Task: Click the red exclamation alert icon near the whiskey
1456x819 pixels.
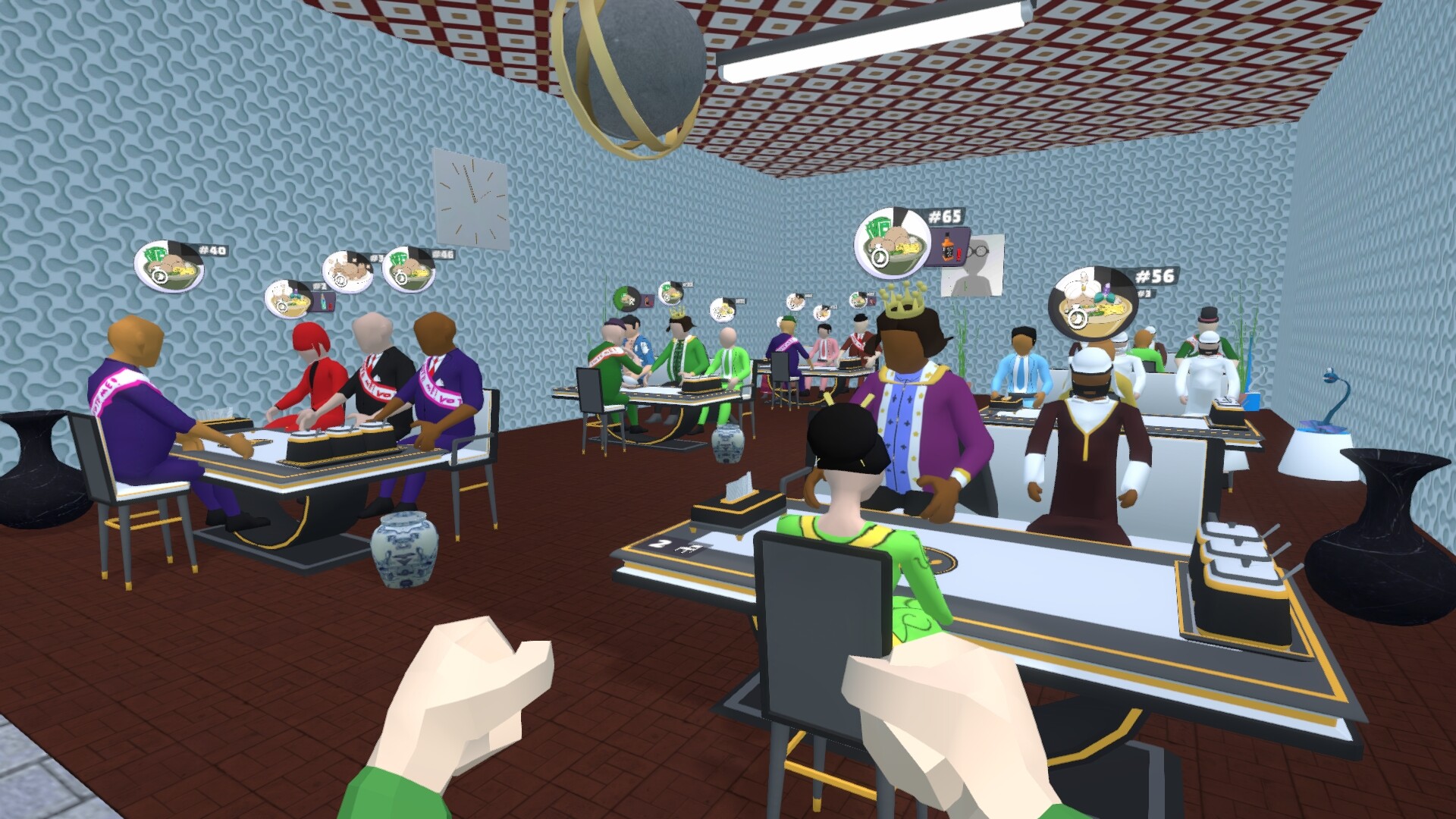Action: click(x=959, y=255)
